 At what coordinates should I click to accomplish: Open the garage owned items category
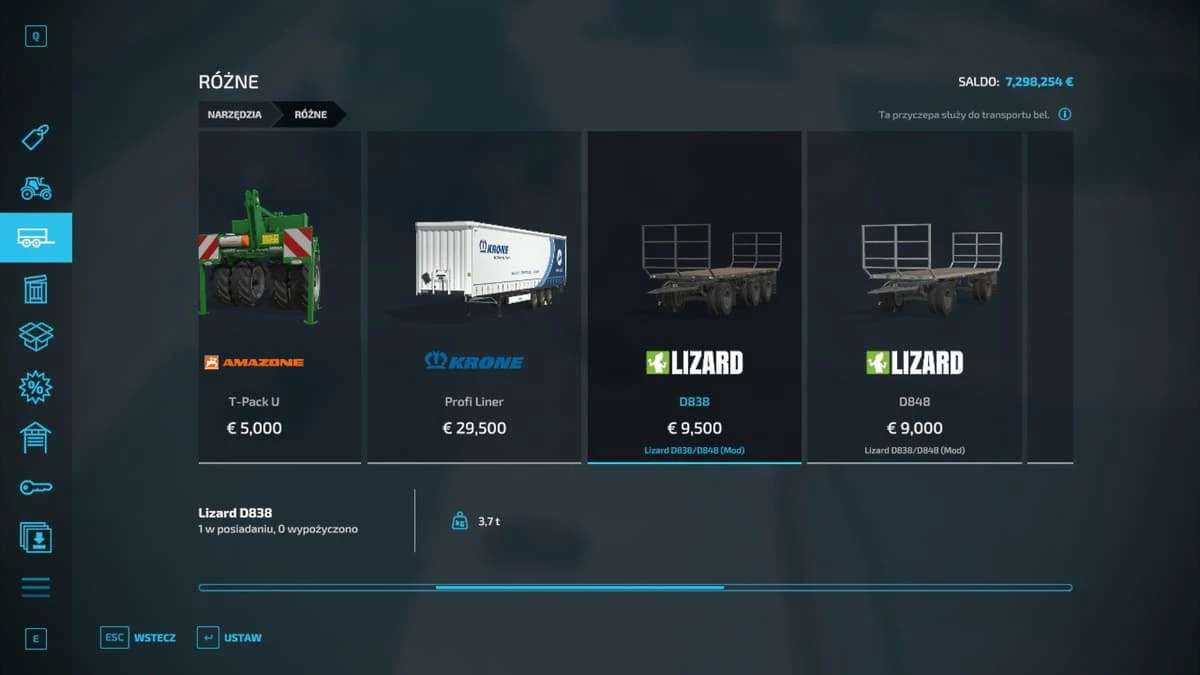(x=36, y=438)
